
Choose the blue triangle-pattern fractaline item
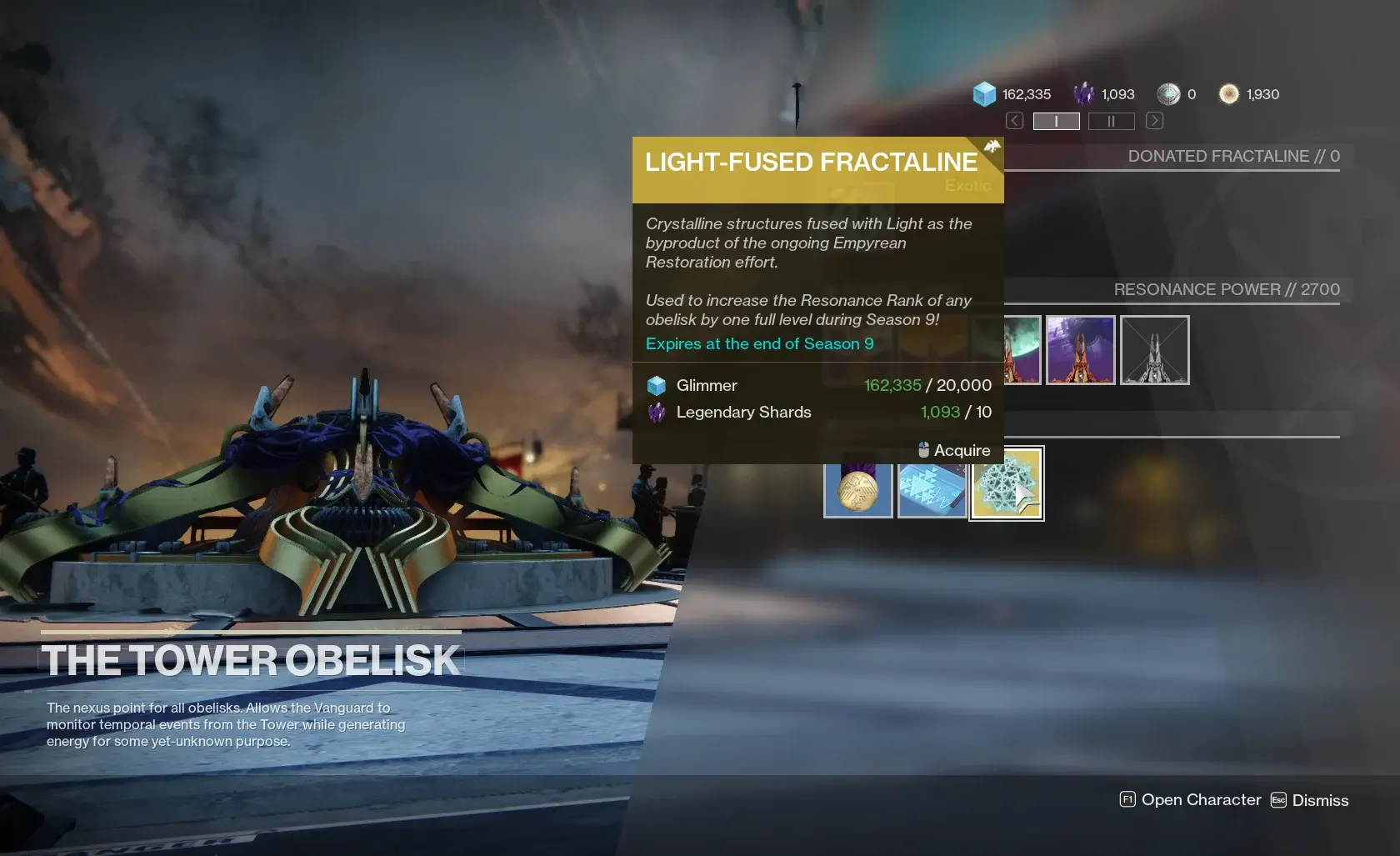coord(932,490)
